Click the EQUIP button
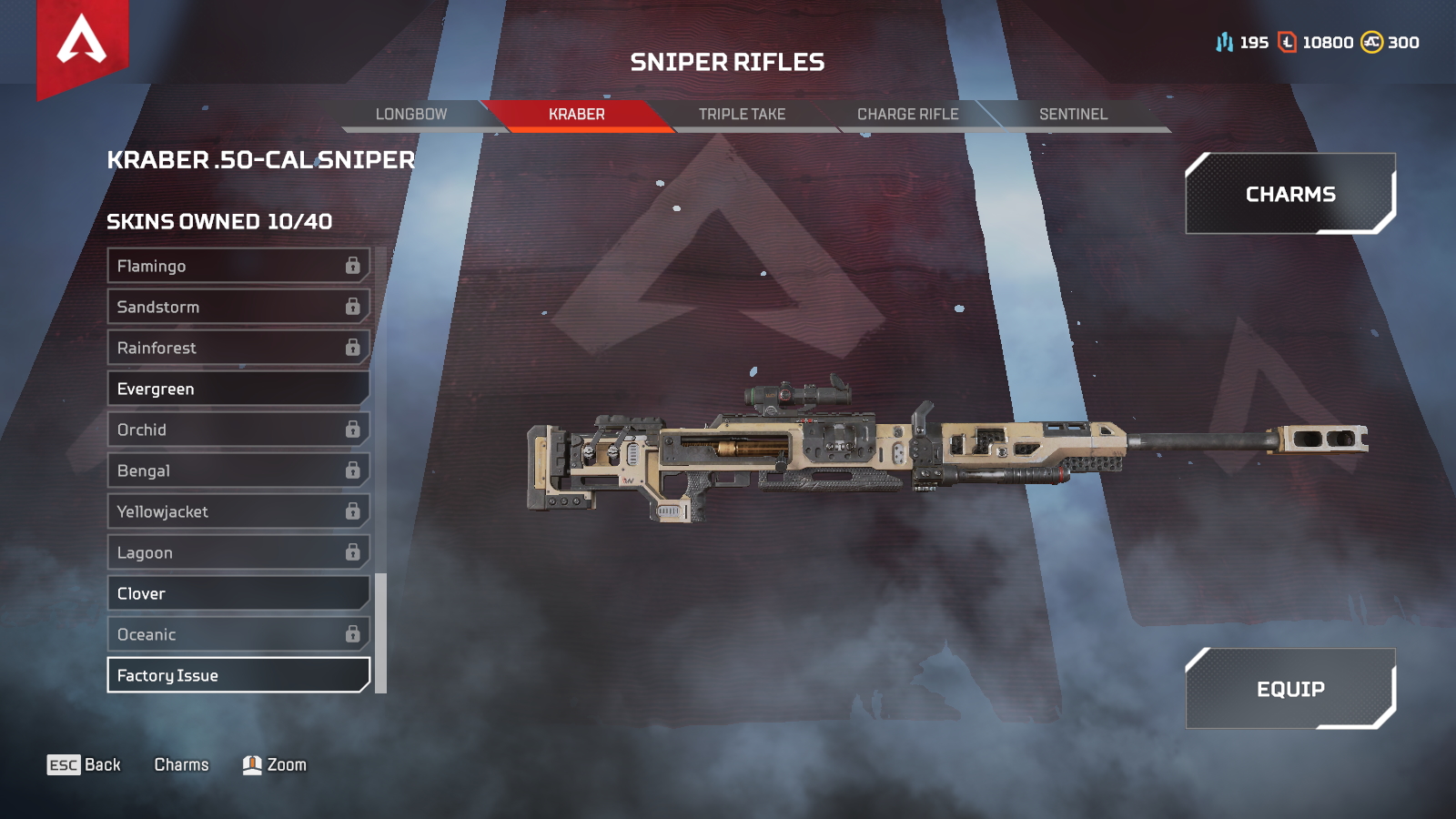This screenshot has width=1456, height=819. [1292, 689]
